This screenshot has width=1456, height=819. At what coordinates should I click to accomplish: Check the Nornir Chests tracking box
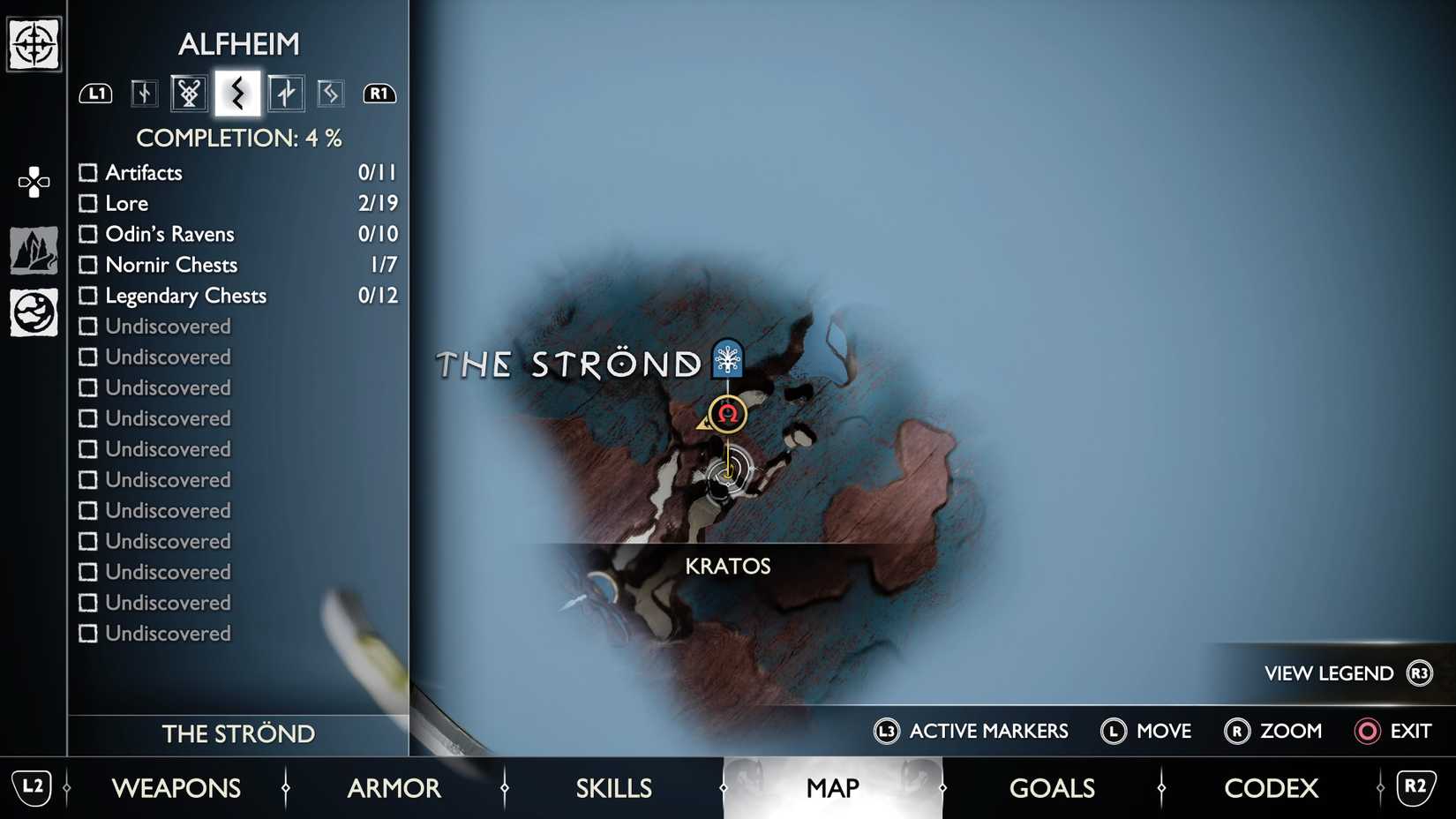click(88, 265)
